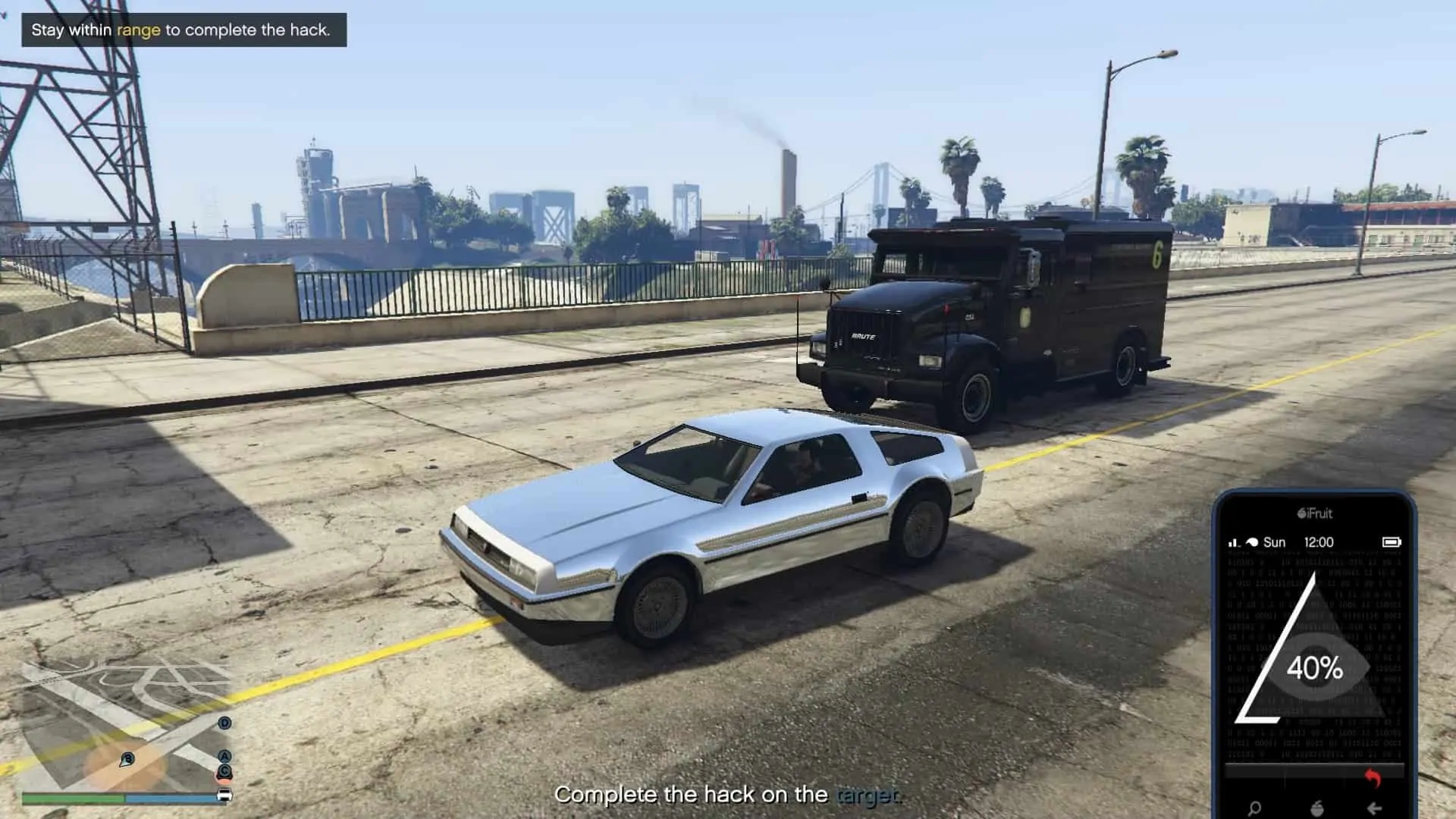Click the C marker on the minimap
Image resolution: width=1456 pixels, height=819 pixels.
pos(224,771)
